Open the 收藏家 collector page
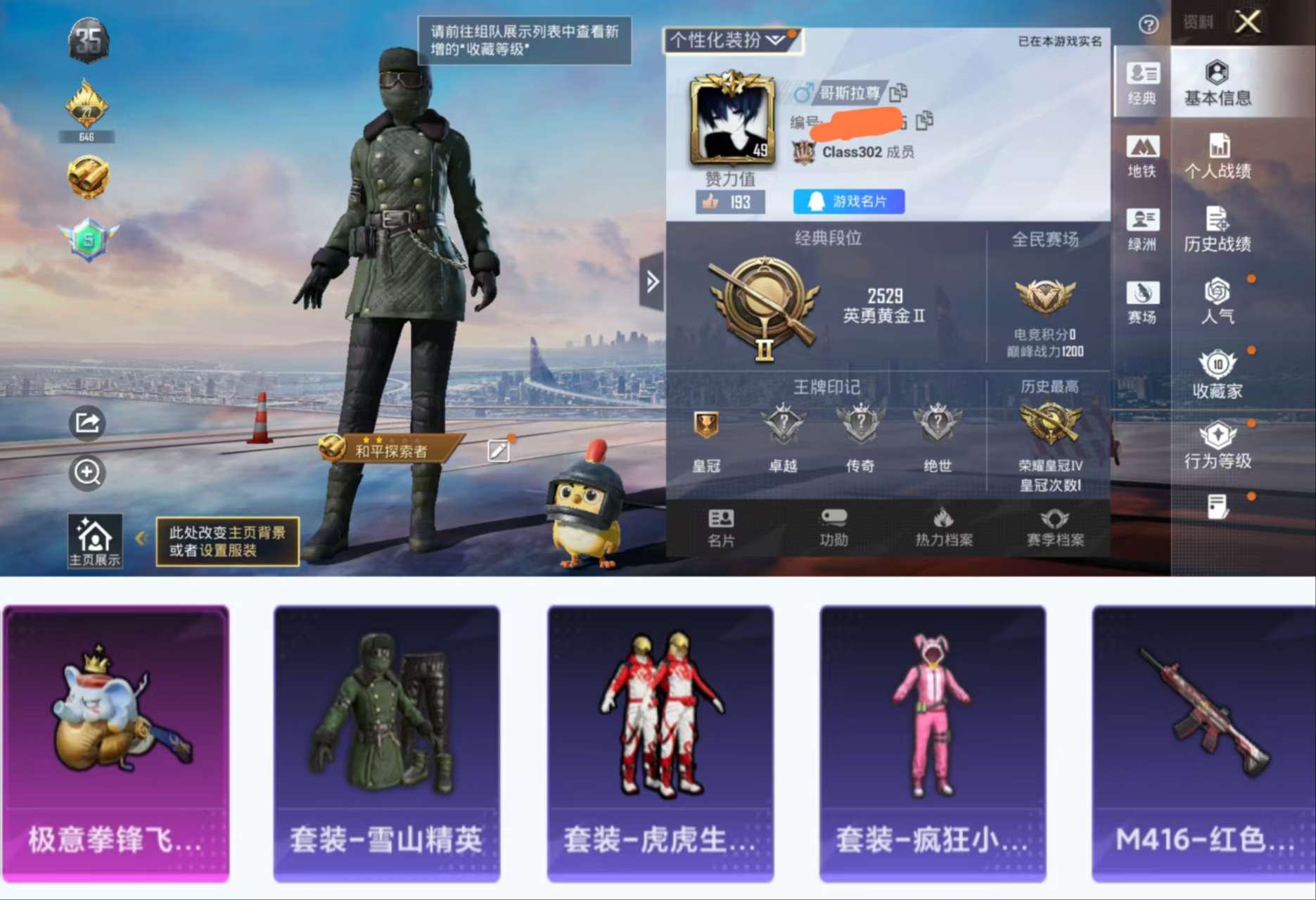 pyautogui.click(x=1216, y=373)
